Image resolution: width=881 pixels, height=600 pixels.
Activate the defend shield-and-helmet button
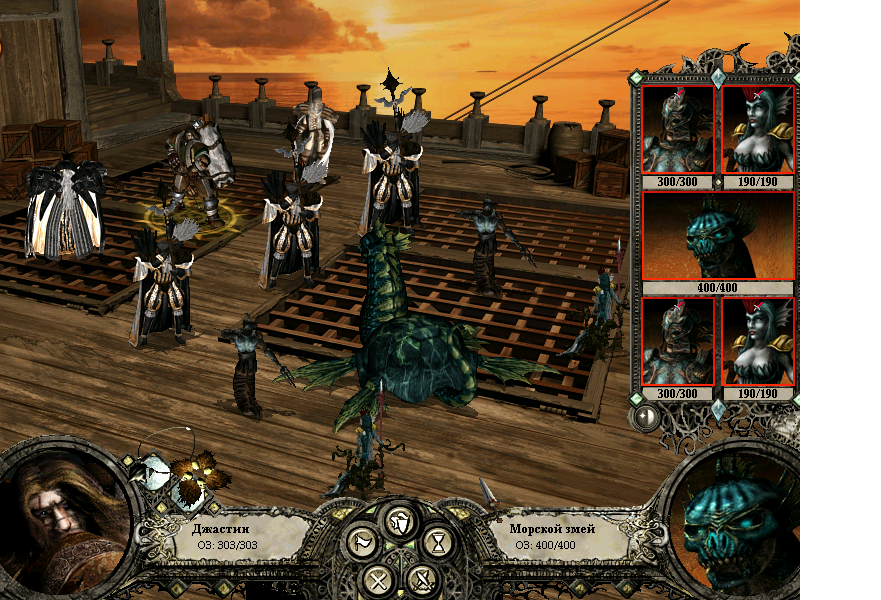pos(400,520)
